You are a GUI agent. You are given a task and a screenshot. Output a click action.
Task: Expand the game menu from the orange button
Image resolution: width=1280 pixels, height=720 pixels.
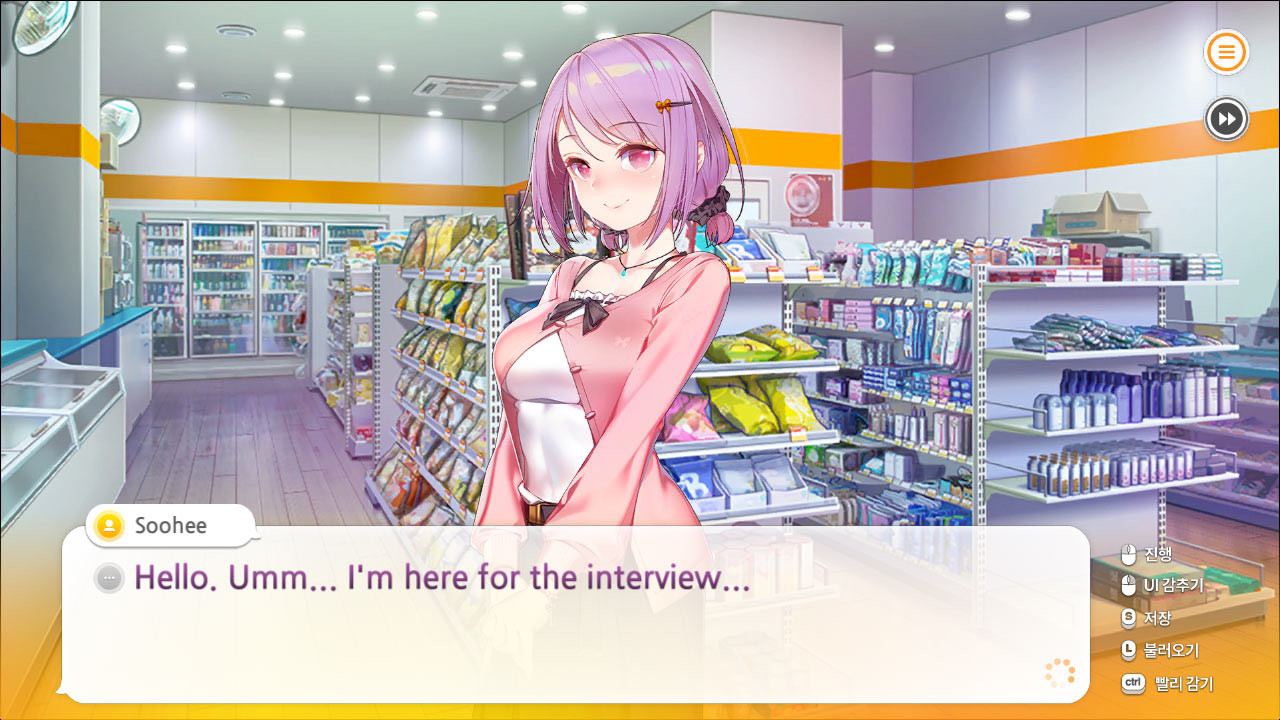1226,52
